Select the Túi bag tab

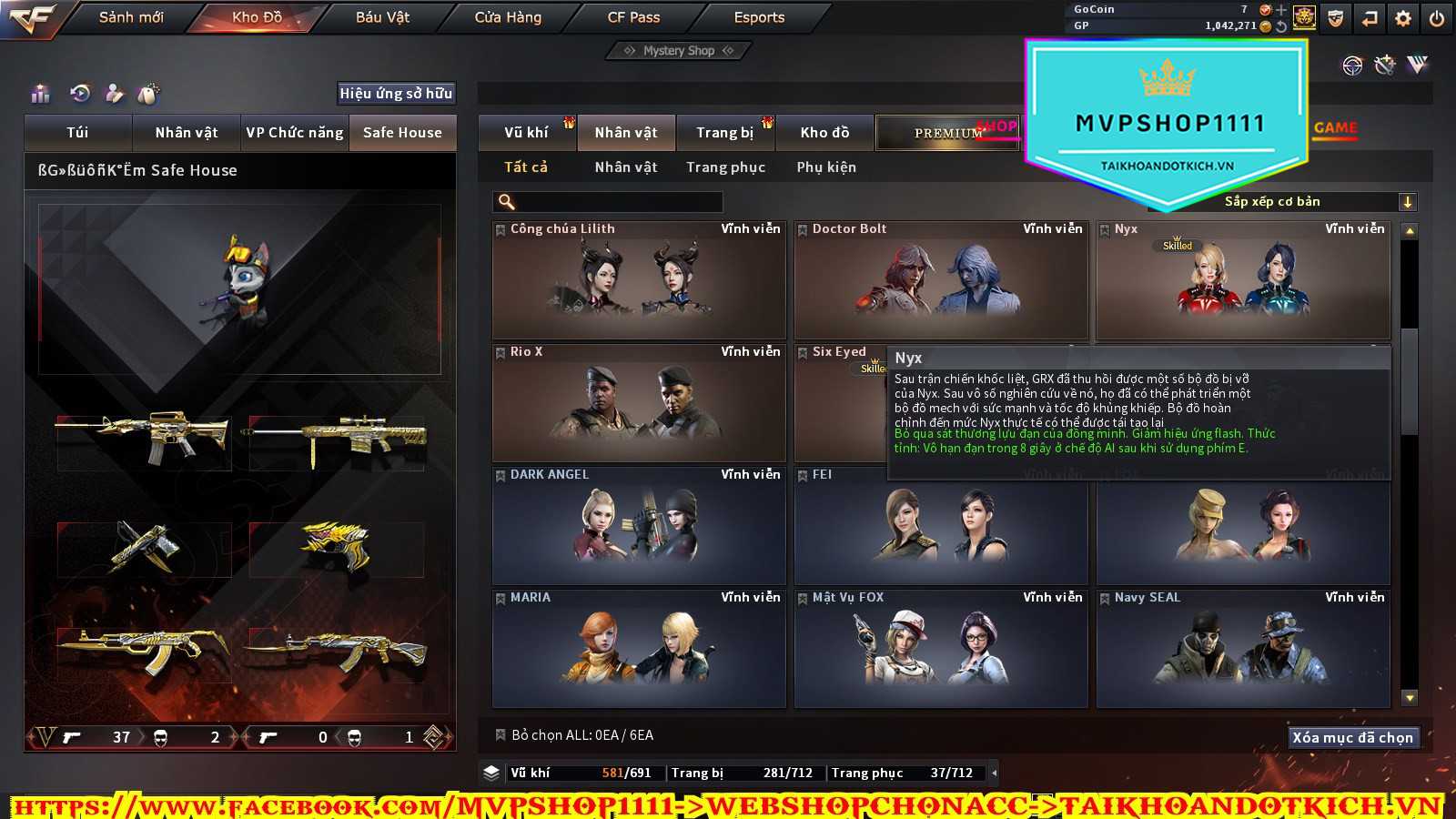[x=78, y=133]
